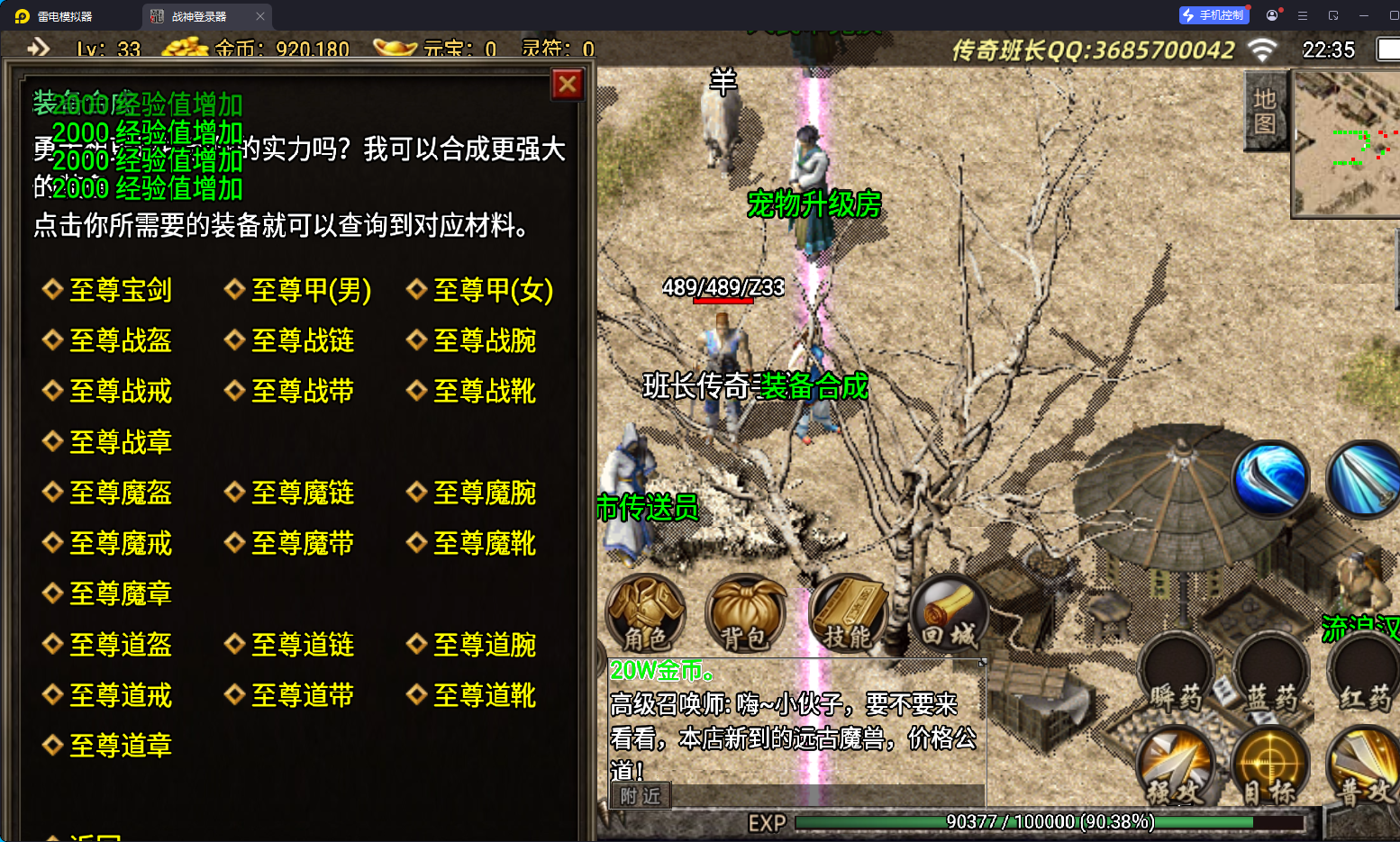The width and height of the screenshot is (1400, 842).
Task: Select the 战神登录器 taskbar tab
Action: point(200,15)
